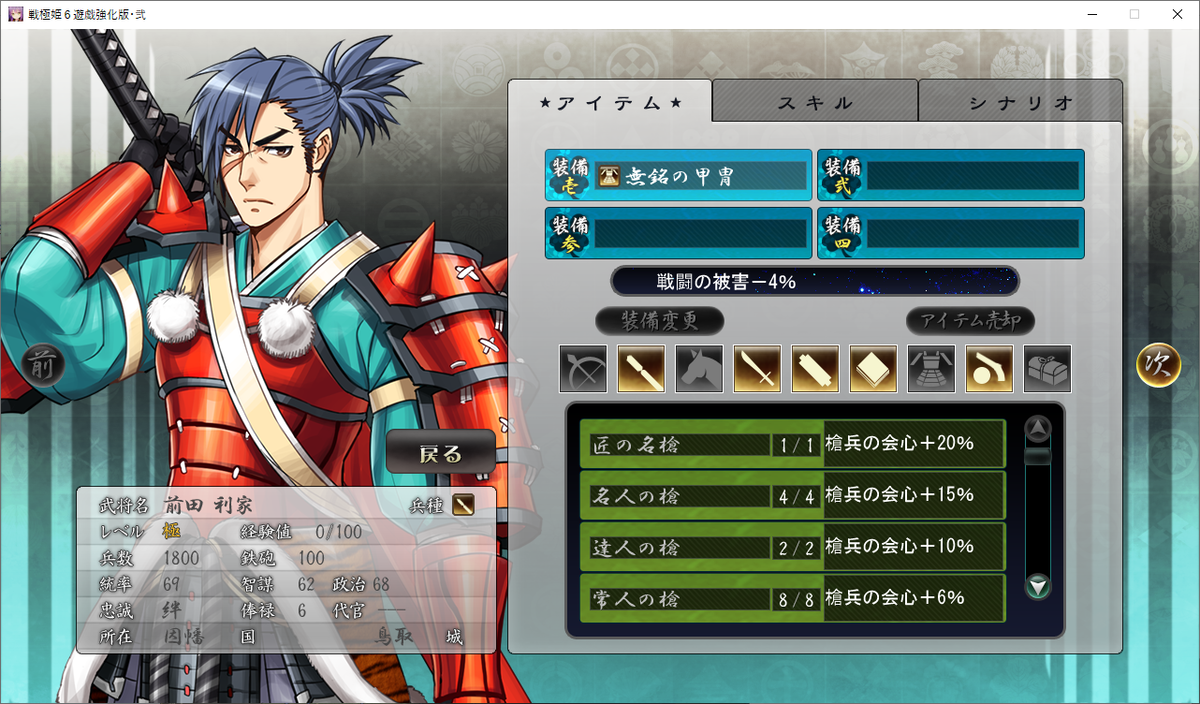The width and height of the screenshot is (1200, 704).
Task: Open the シナリオ tab
Action: pyautogui.click(x=1020, y=102)
